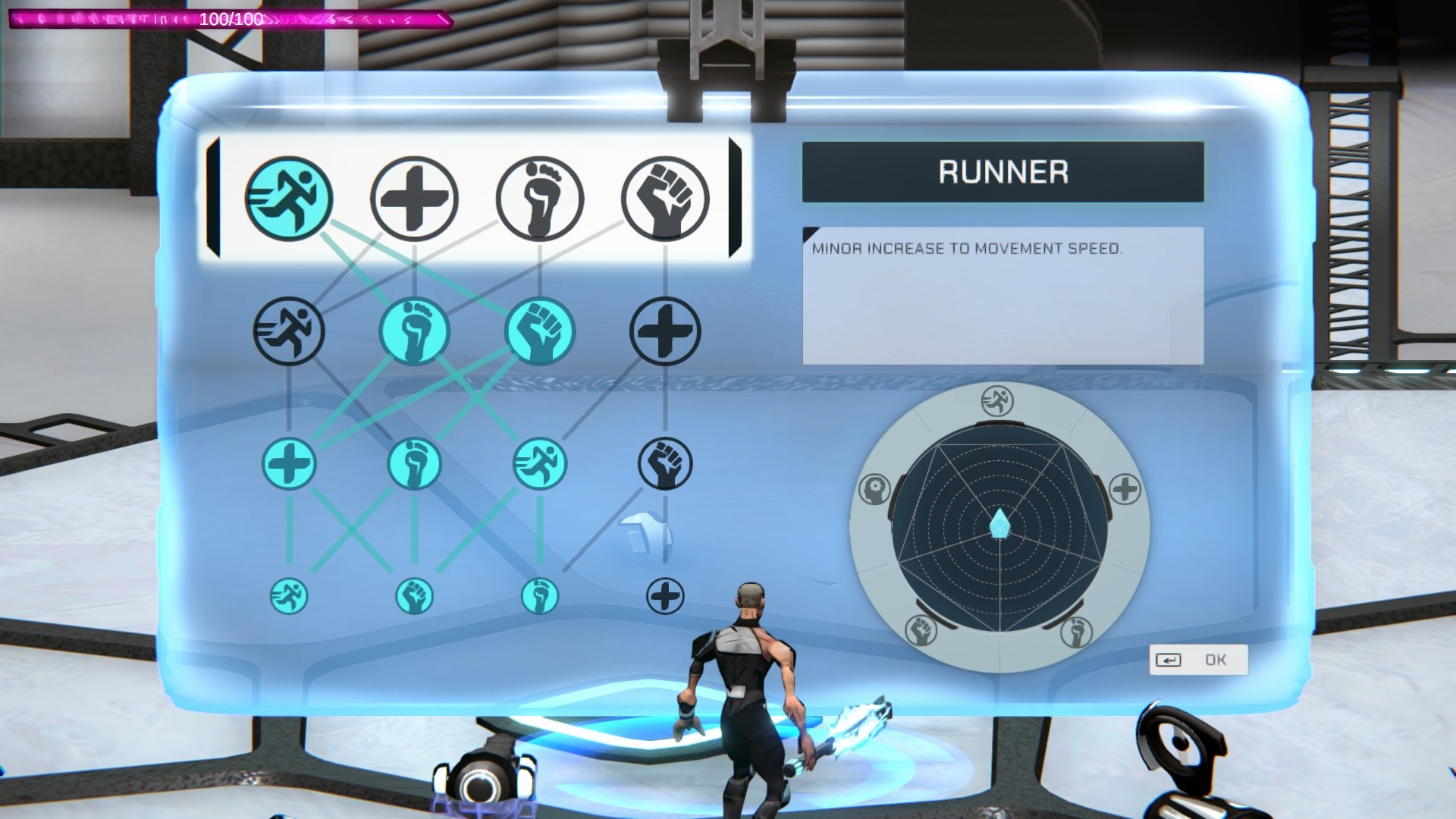The width and height of the screenshot is (1456, 819).
Task: Click the RUNNER title header
Action: click(1003, 171)
